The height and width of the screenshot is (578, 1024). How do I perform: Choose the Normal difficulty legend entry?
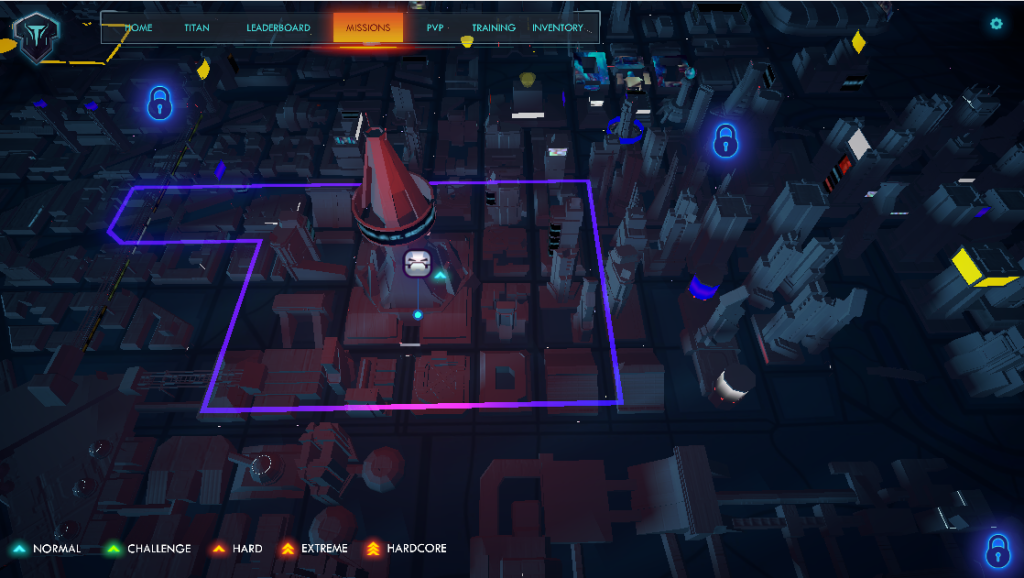pos(47,548)
